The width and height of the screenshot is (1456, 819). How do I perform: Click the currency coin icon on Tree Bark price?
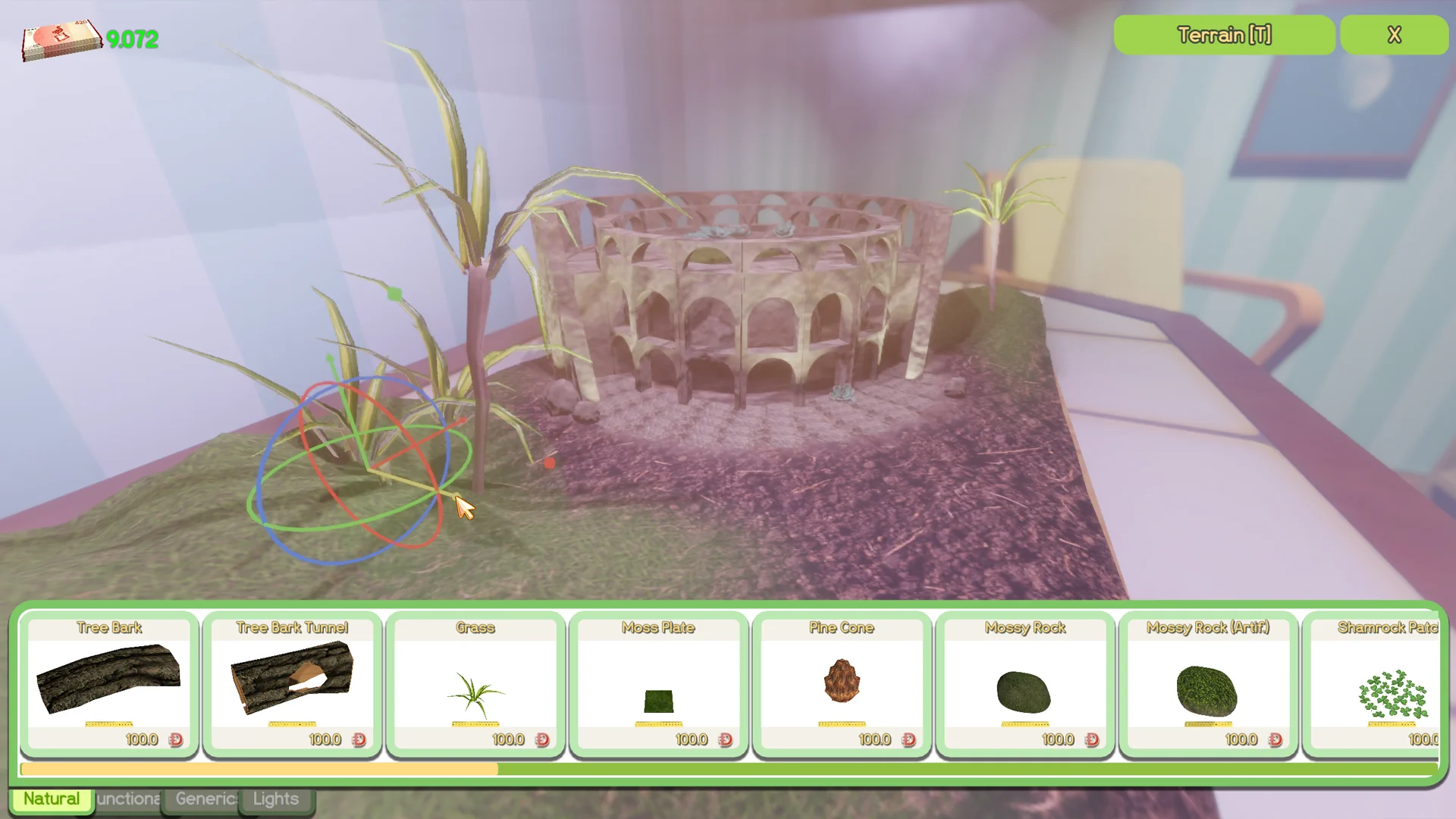(177, 739)
